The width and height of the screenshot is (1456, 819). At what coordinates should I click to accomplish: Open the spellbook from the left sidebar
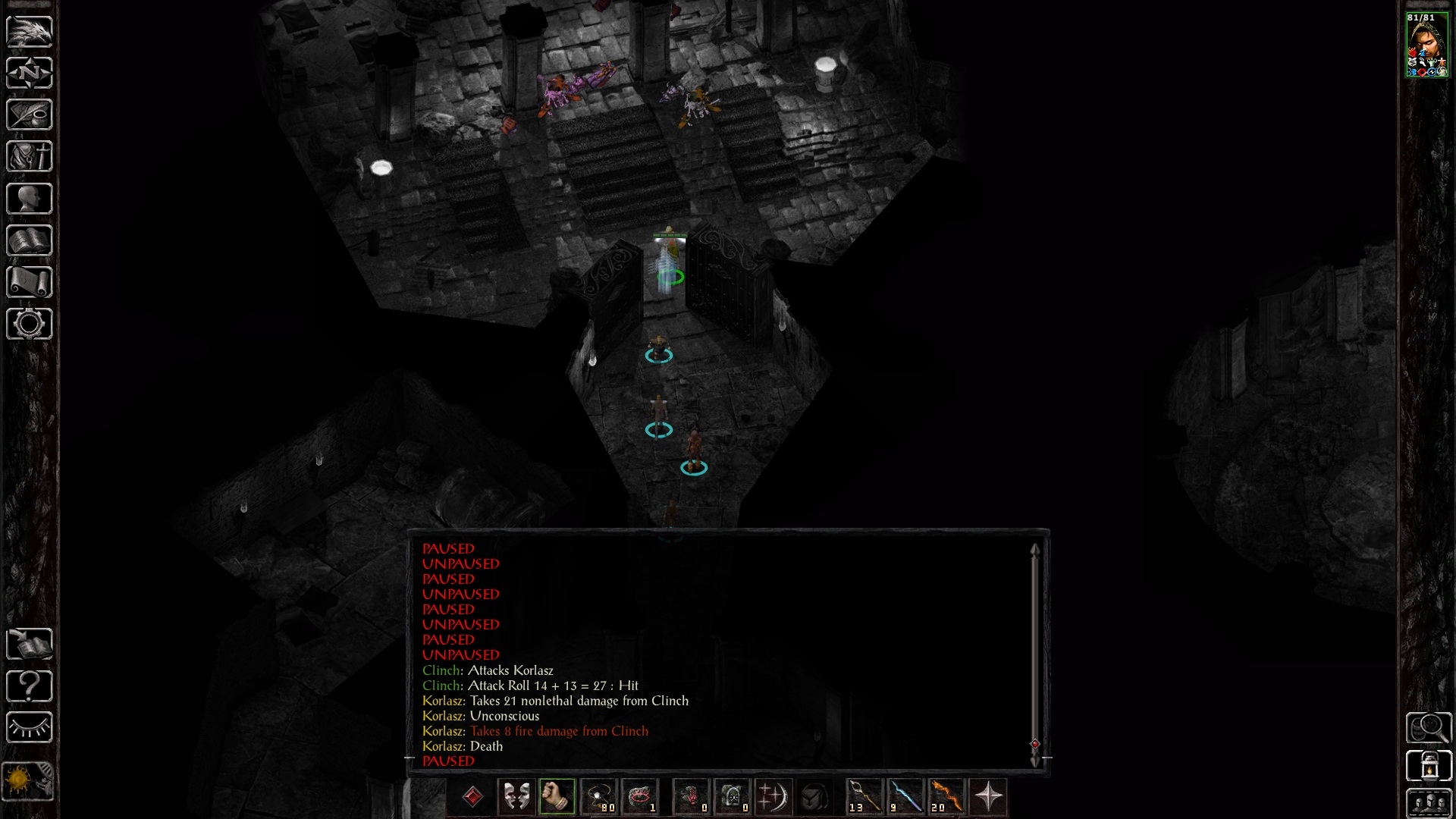click(30, 240)
